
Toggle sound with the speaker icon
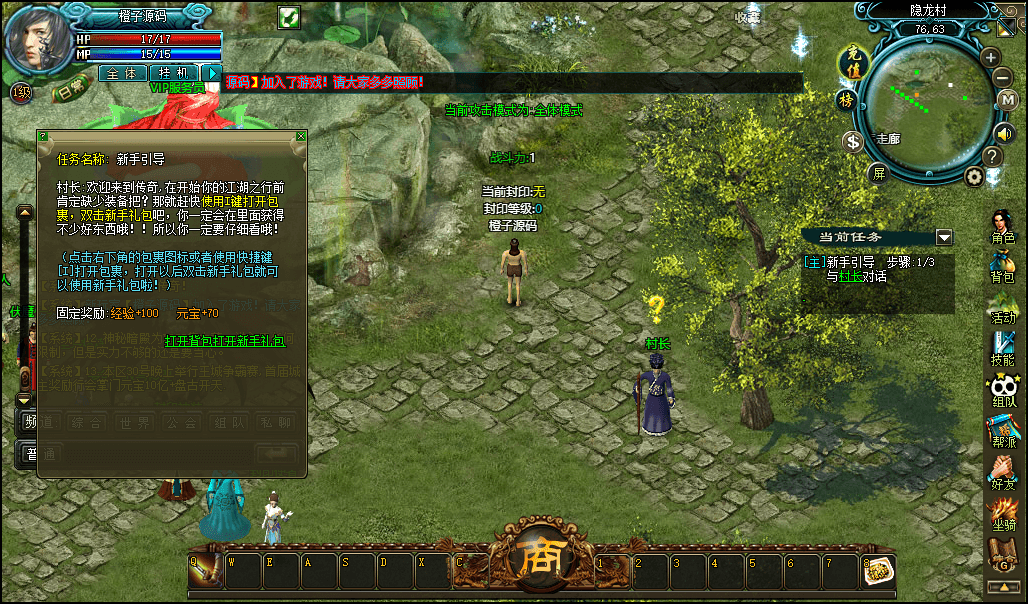tap(1004, 133)
